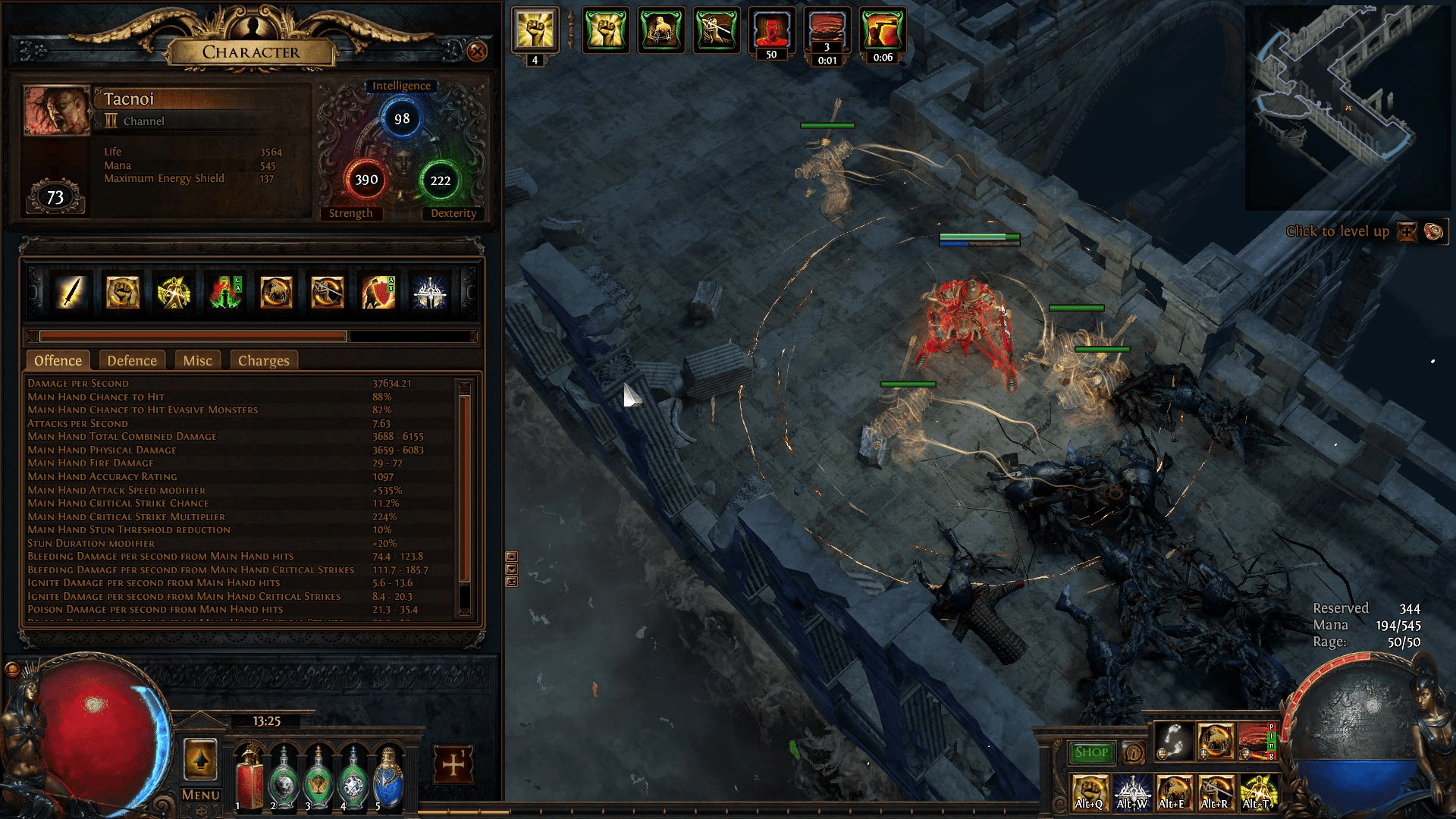Screen dimensions: 1456x819
Task: Open the game Menu button
Action: pos(200,795)
